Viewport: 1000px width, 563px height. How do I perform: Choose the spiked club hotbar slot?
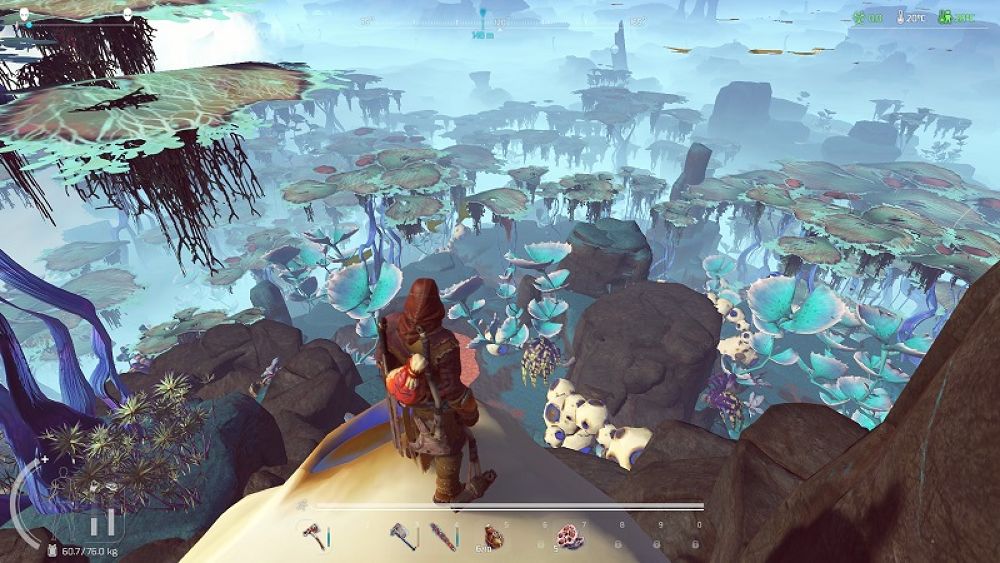point(442,536)
